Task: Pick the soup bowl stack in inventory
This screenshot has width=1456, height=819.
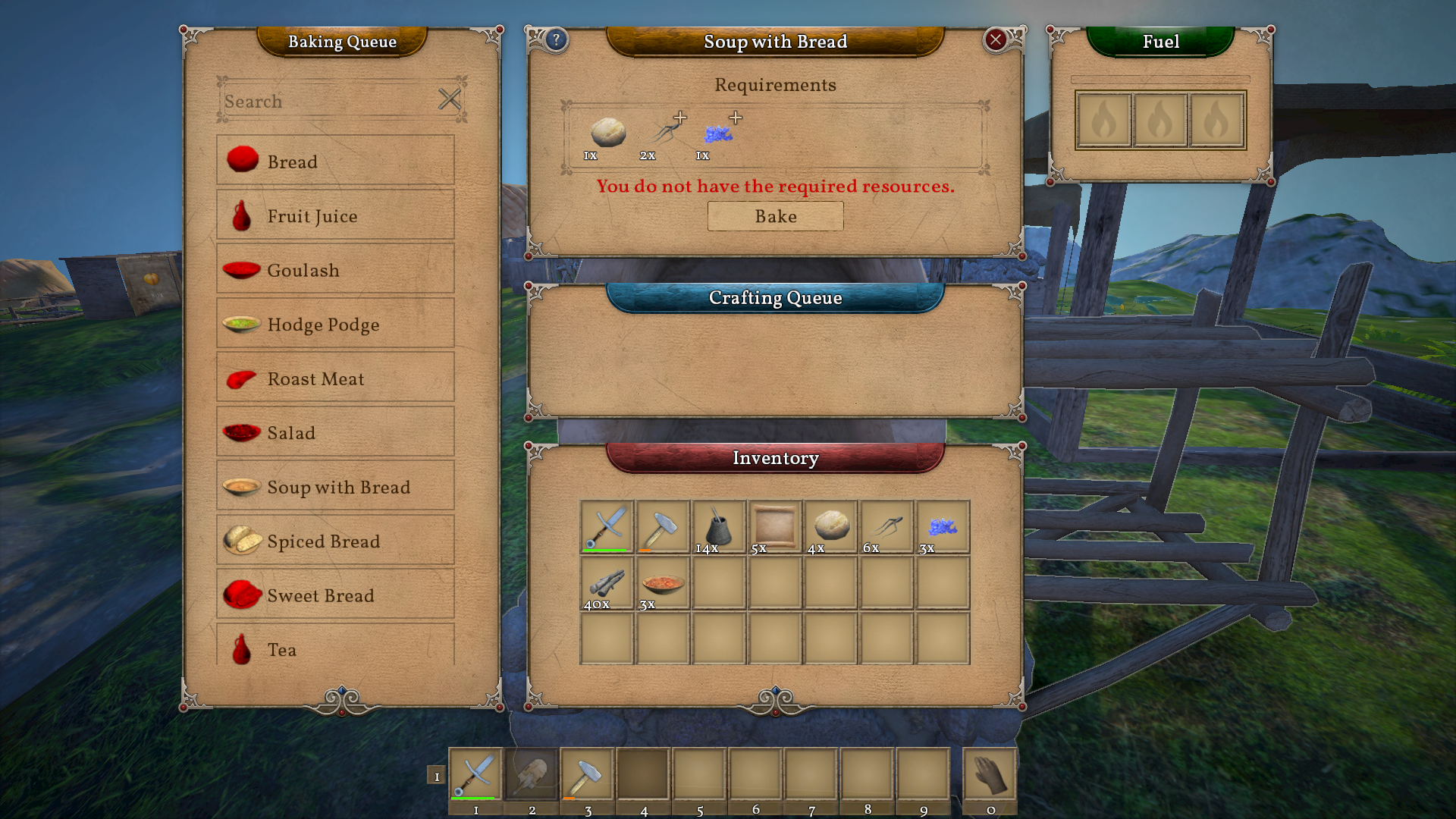Action: 663,583
